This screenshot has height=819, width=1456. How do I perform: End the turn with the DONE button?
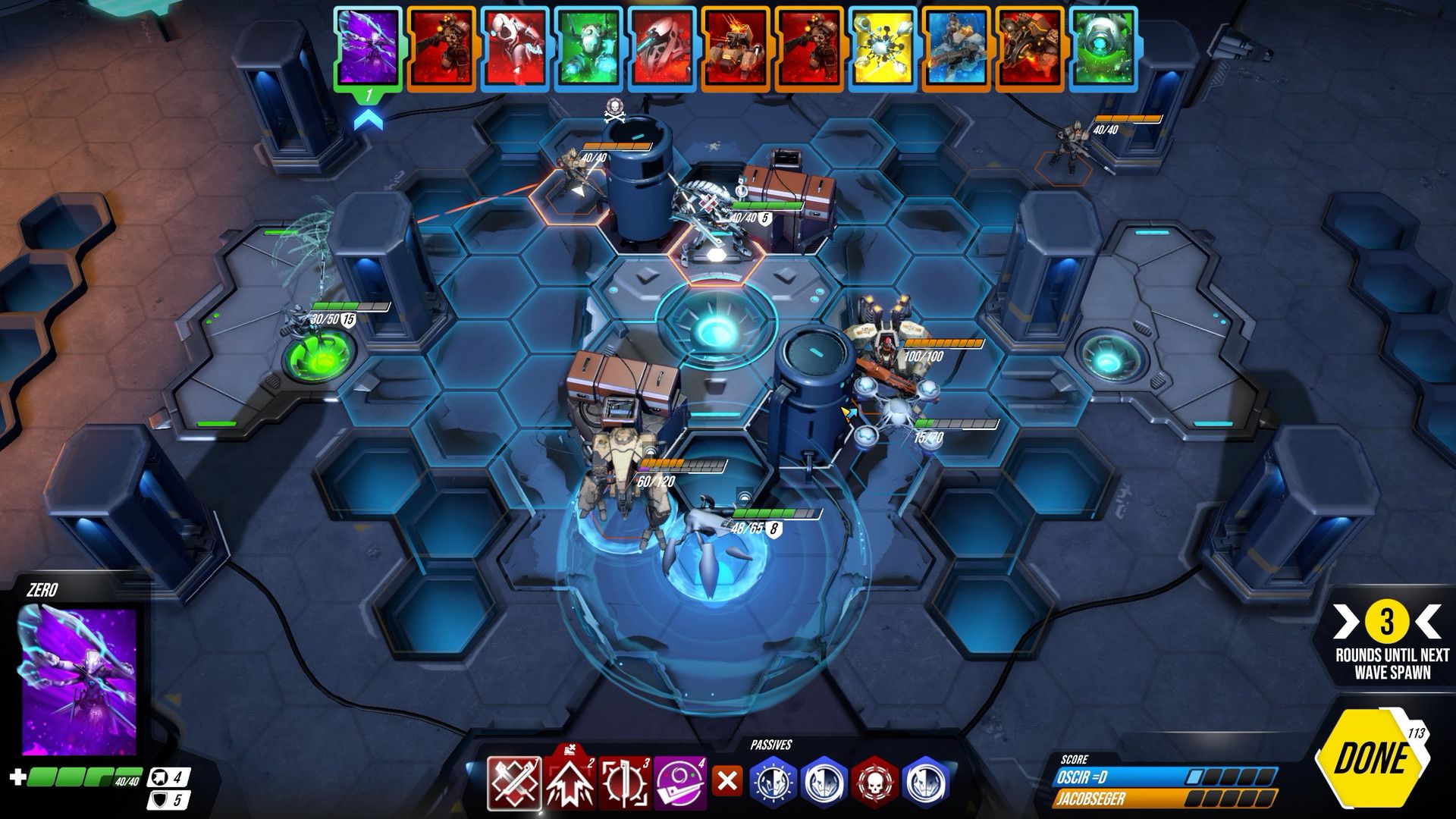(x=1371, y=758)
